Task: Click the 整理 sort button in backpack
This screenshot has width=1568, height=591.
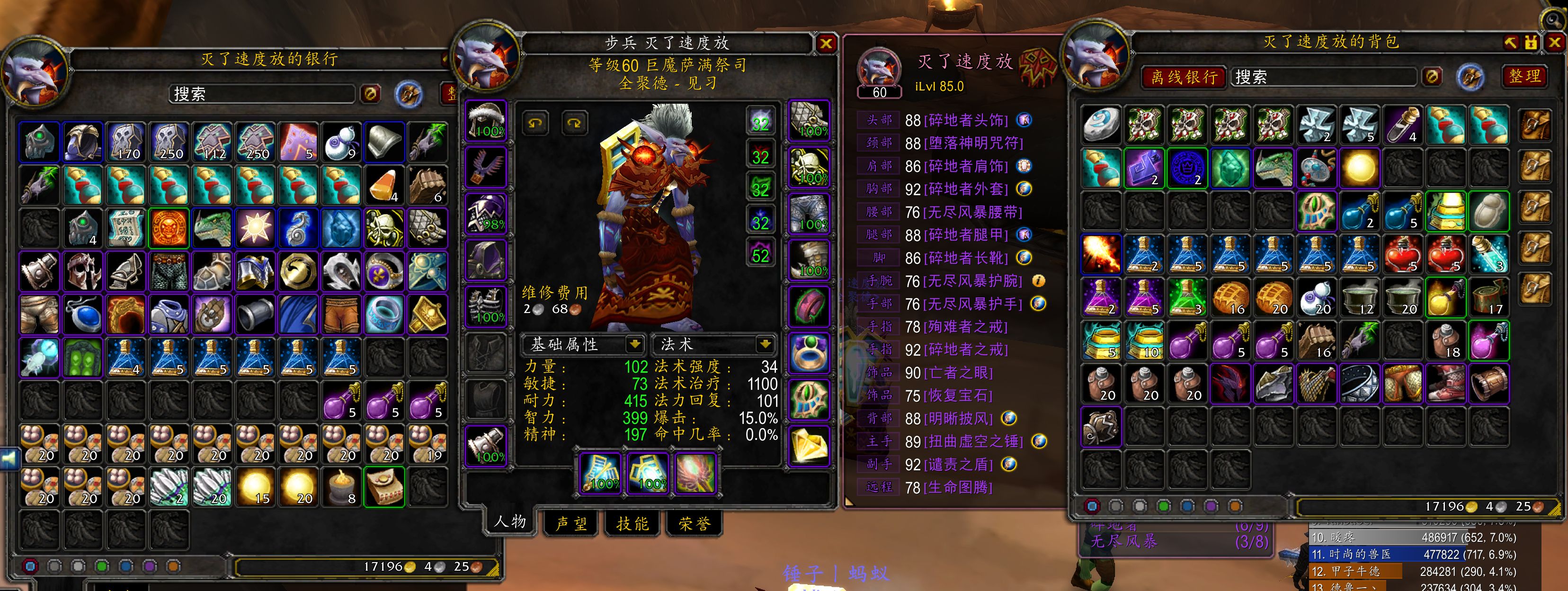Action: point(1525,76)
